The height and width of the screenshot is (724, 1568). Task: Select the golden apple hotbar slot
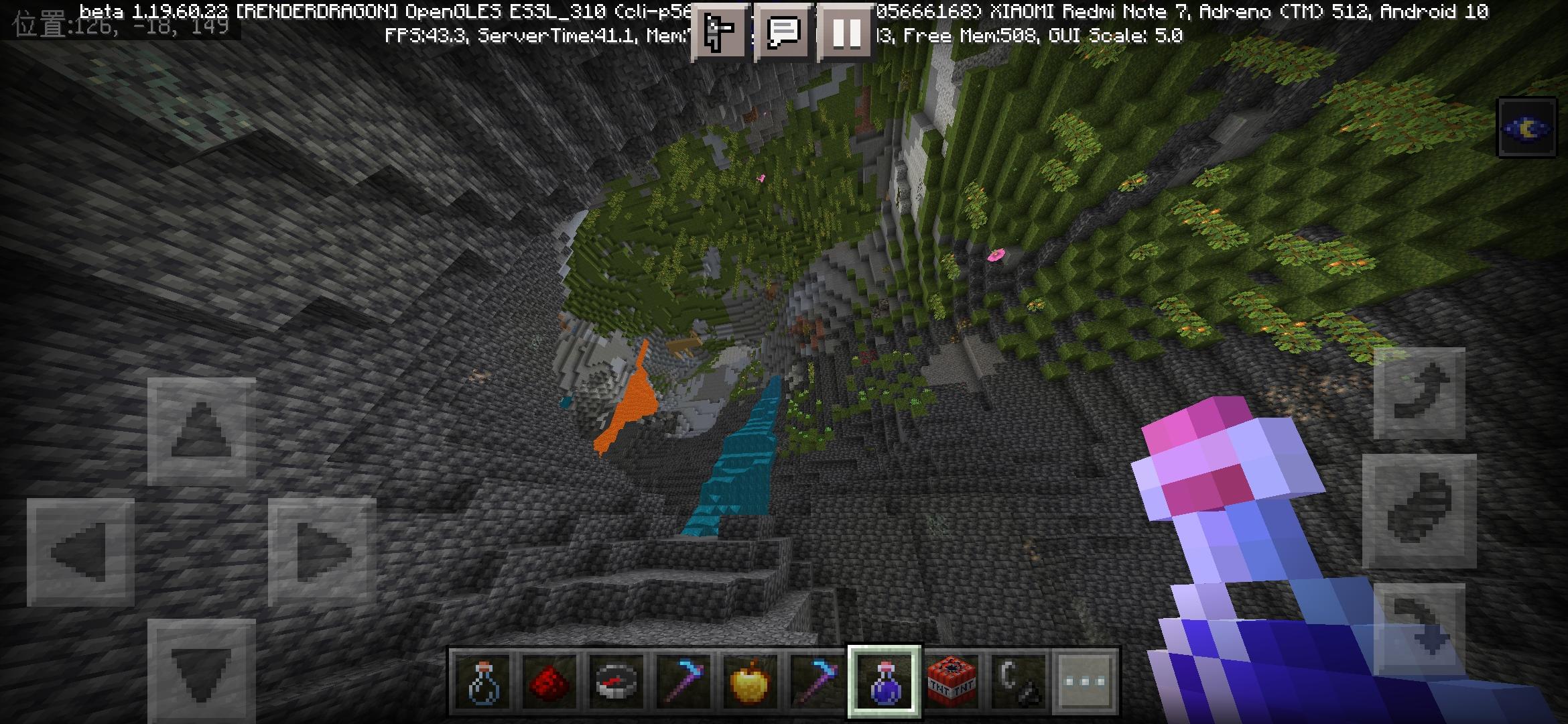point(750,682)
